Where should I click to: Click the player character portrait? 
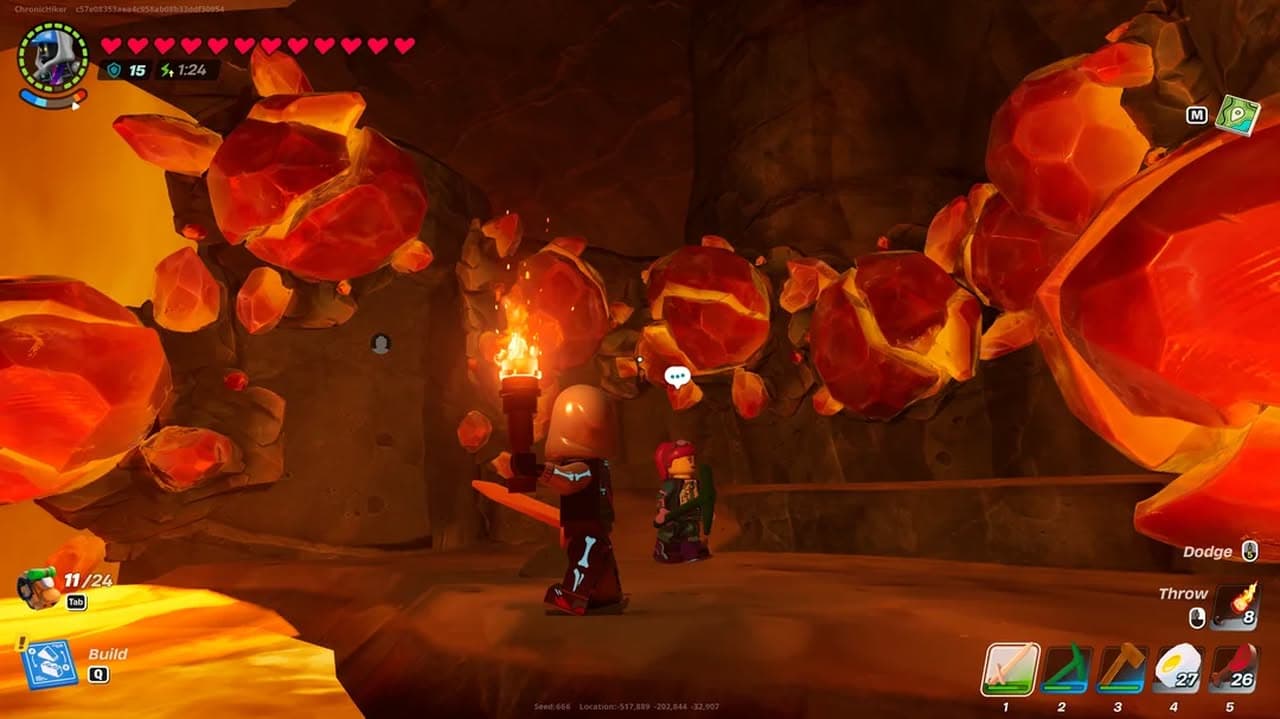(x=53, y=58)
